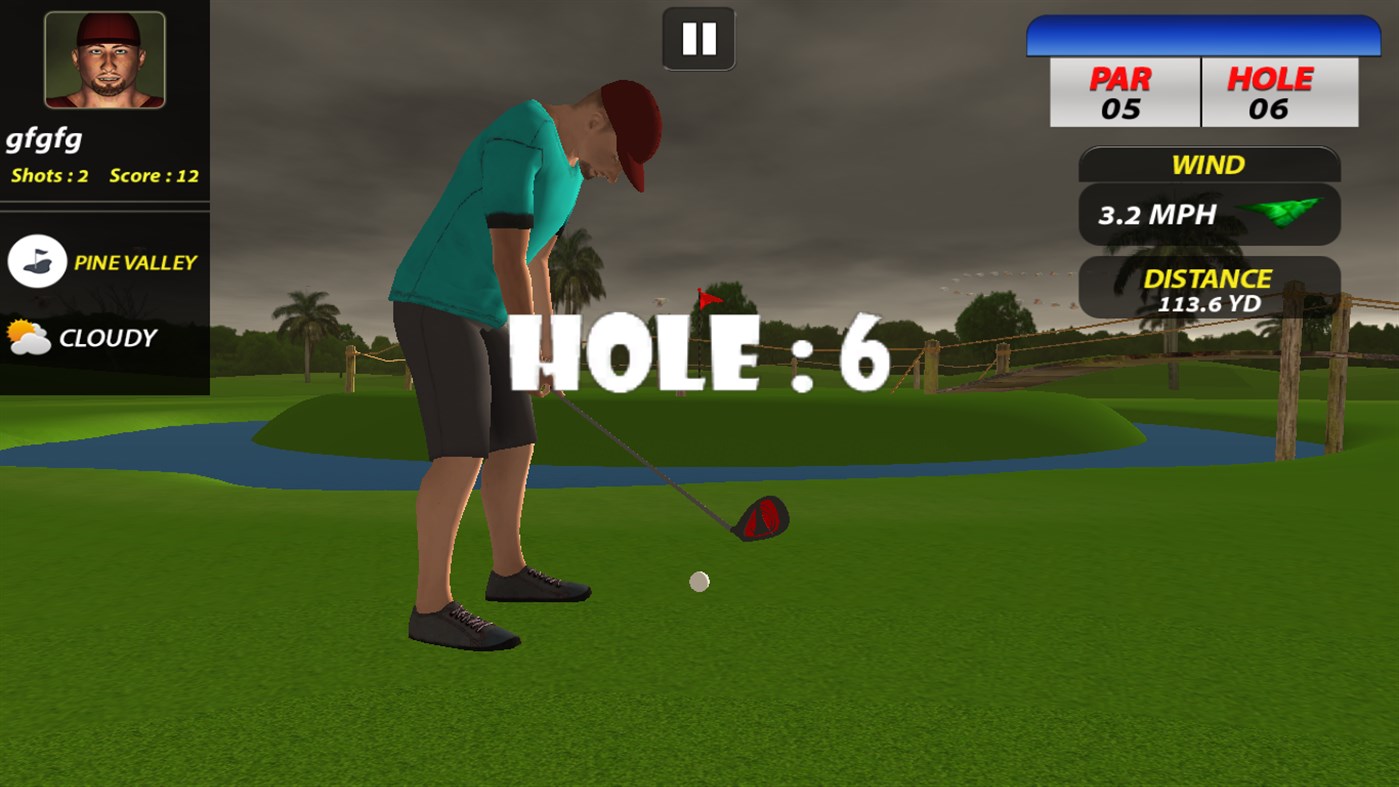Click the CLOUDY weather label
Image resolution: width=1399 pixels, height=787 pixels.
click(110, 338)
